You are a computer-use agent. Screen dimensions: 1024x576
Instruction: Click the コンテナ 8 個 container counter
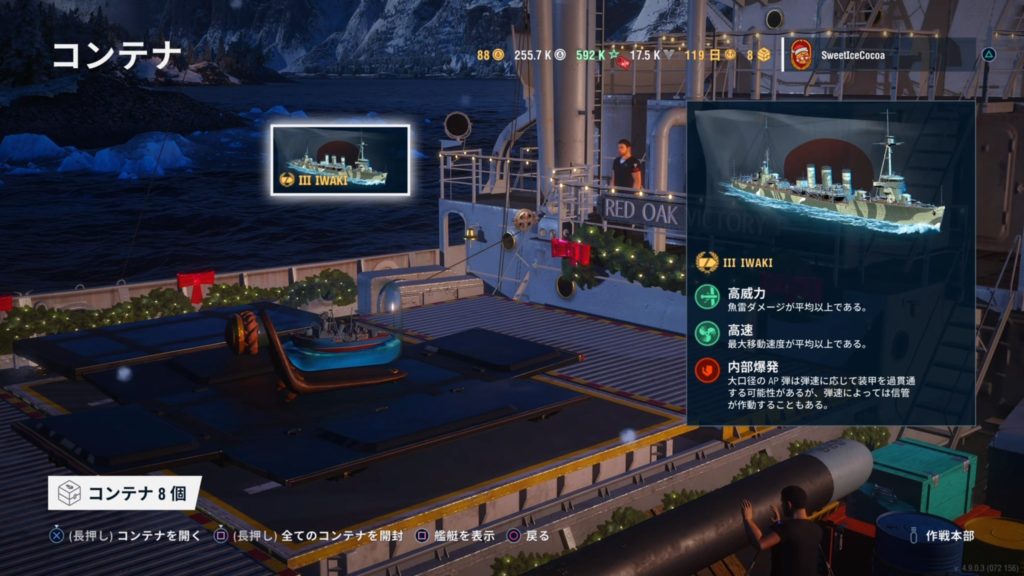[x=124, y=493]
